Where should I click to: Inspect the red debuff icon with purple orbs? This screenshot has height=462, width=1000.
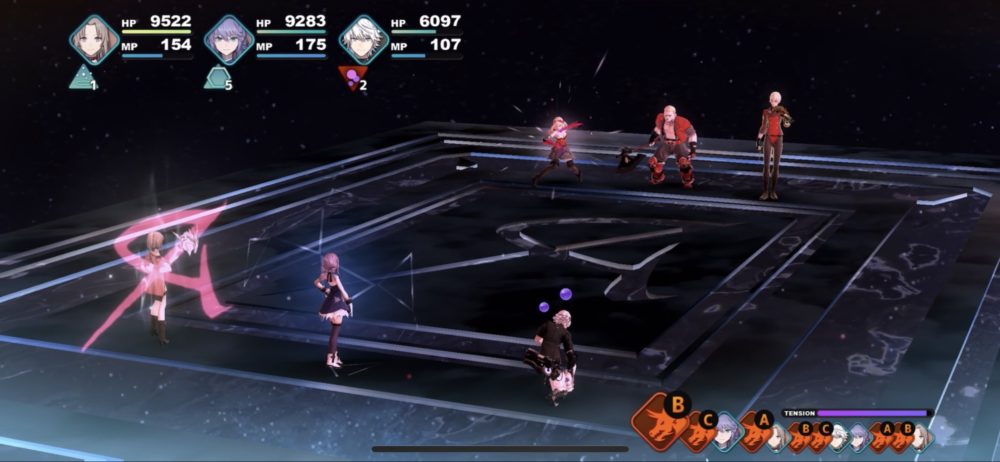point(351,78)
